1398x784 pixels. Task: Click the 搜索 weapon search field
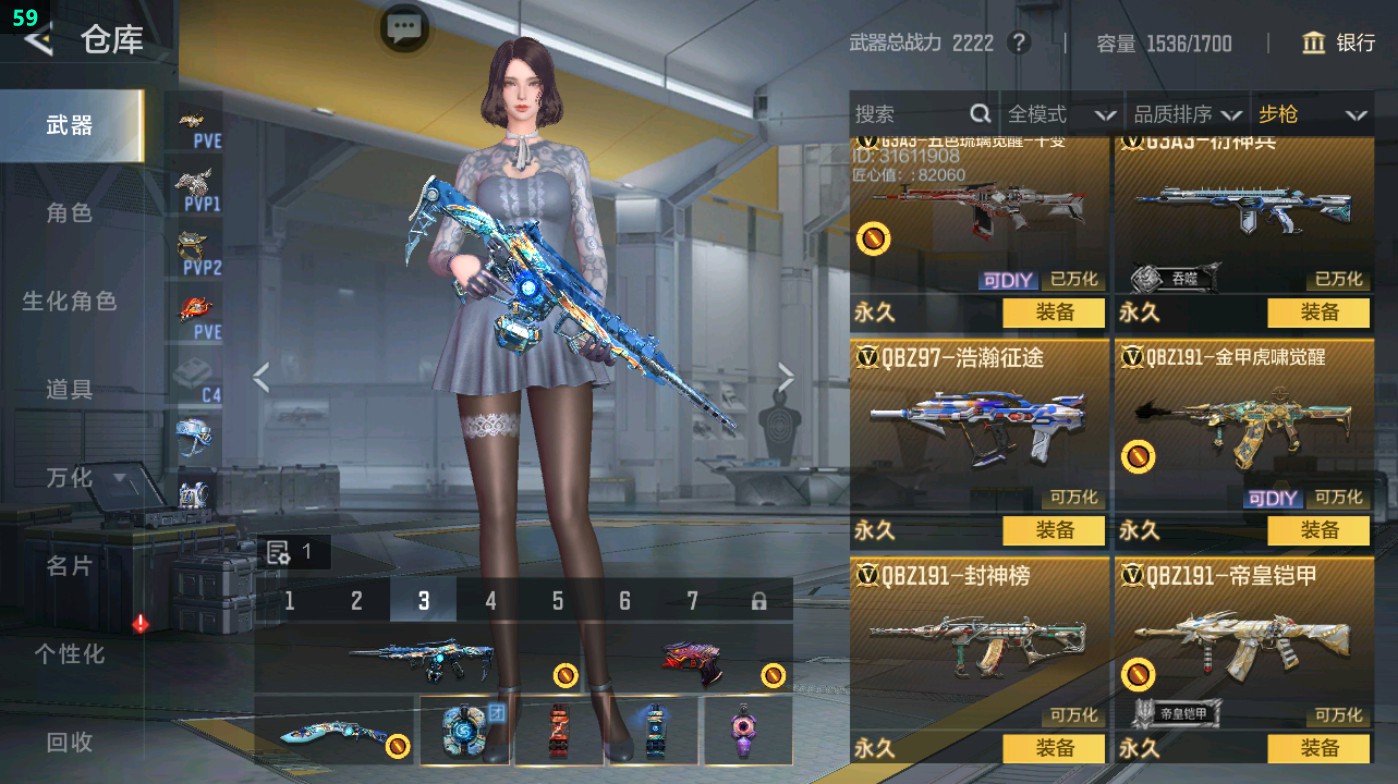910,115
